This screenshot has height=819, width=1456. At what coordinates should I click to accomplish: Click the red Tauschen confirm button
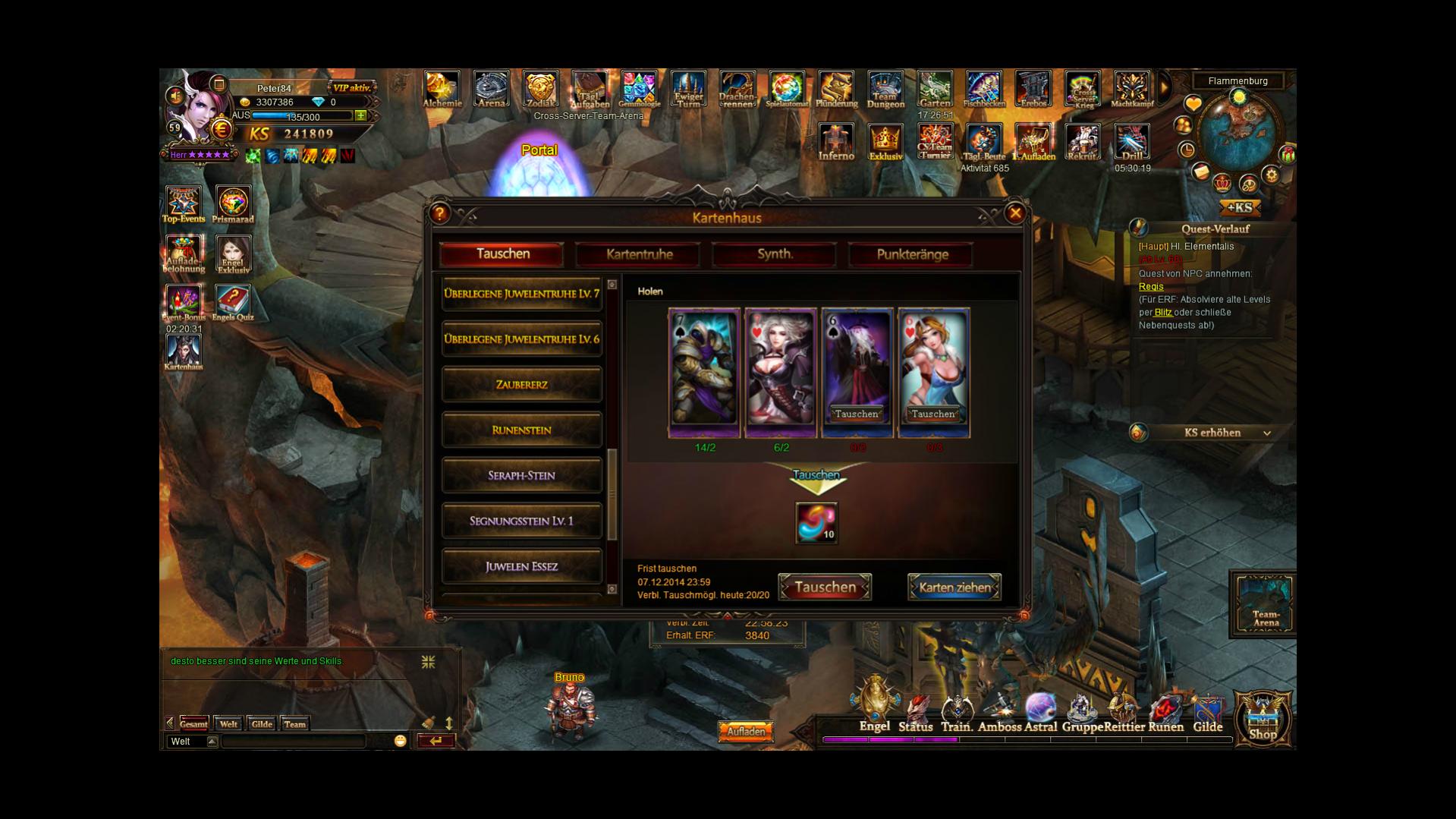825,587
